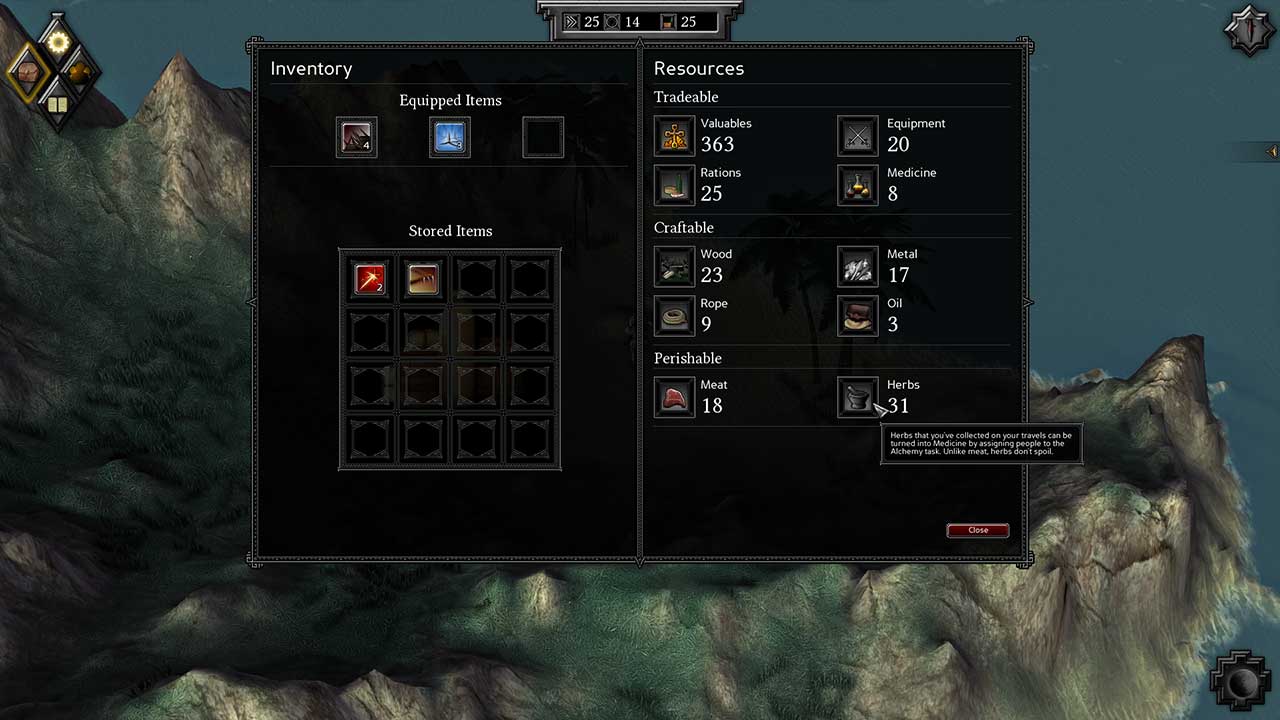Click the Meat resource icon
The width and height of the screenshot is (1280, 720).
point(674,397)
